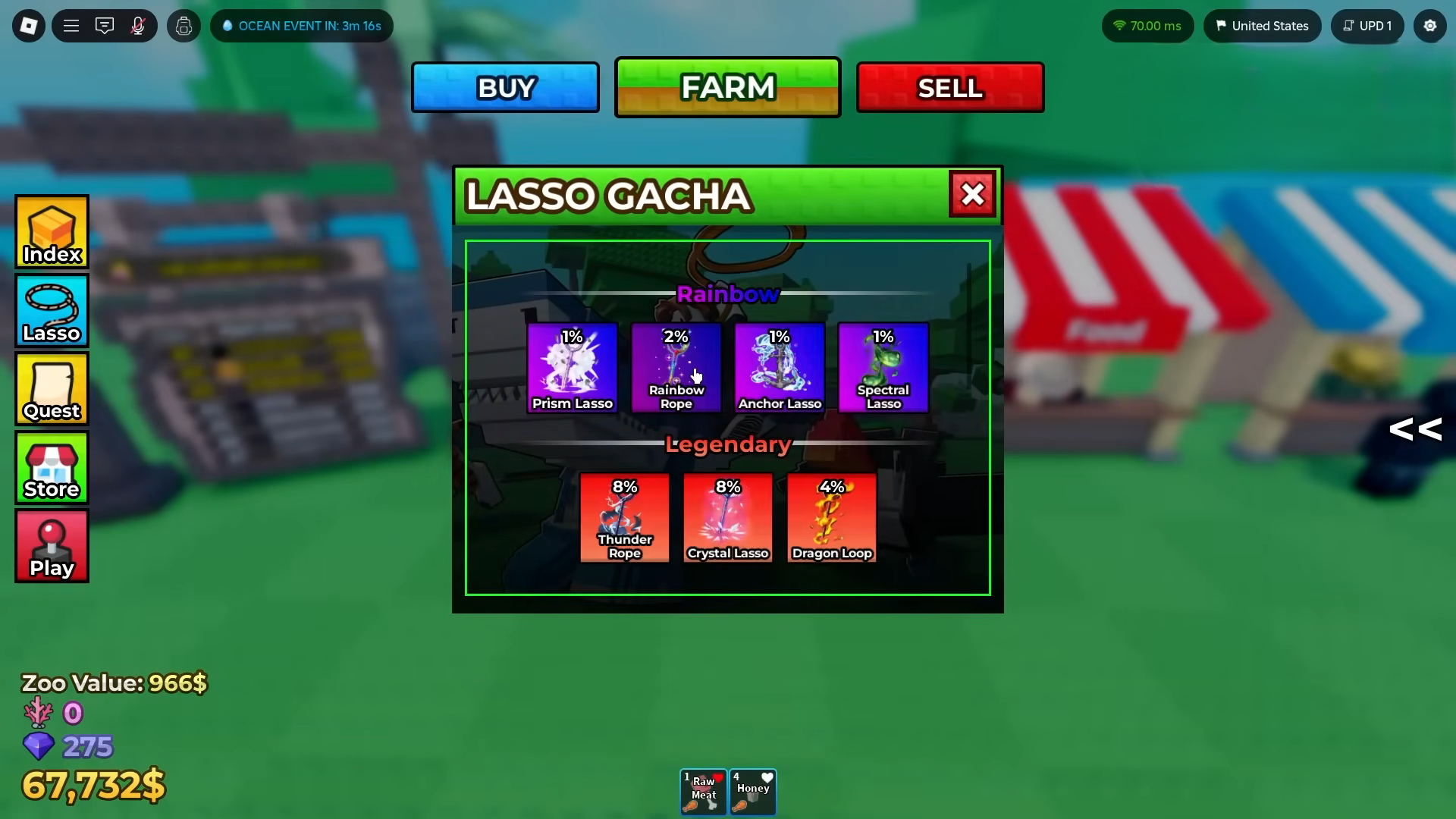This screenshot has height=819, width=1456.
Task: Open the chat bubble icon
Action: 105,25
